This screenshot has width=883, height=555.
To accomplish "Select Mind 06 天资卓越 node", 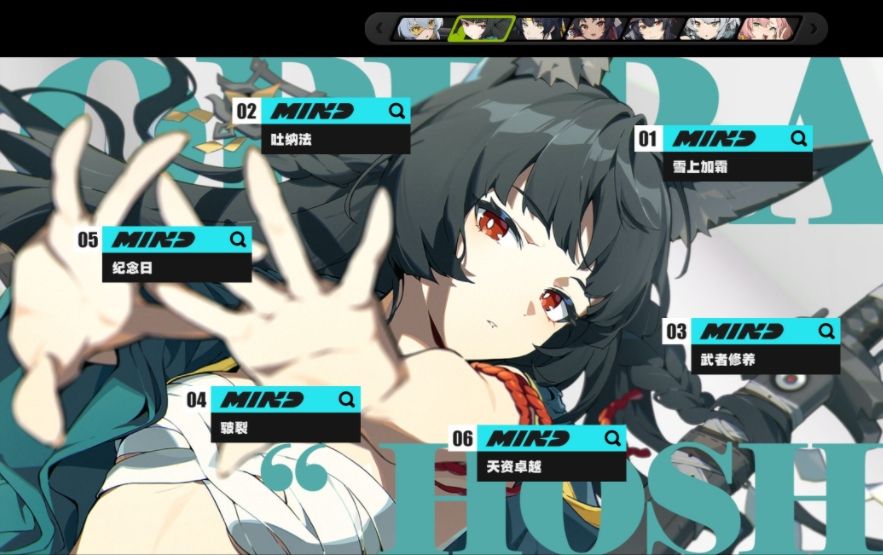I will click(551, 453).
